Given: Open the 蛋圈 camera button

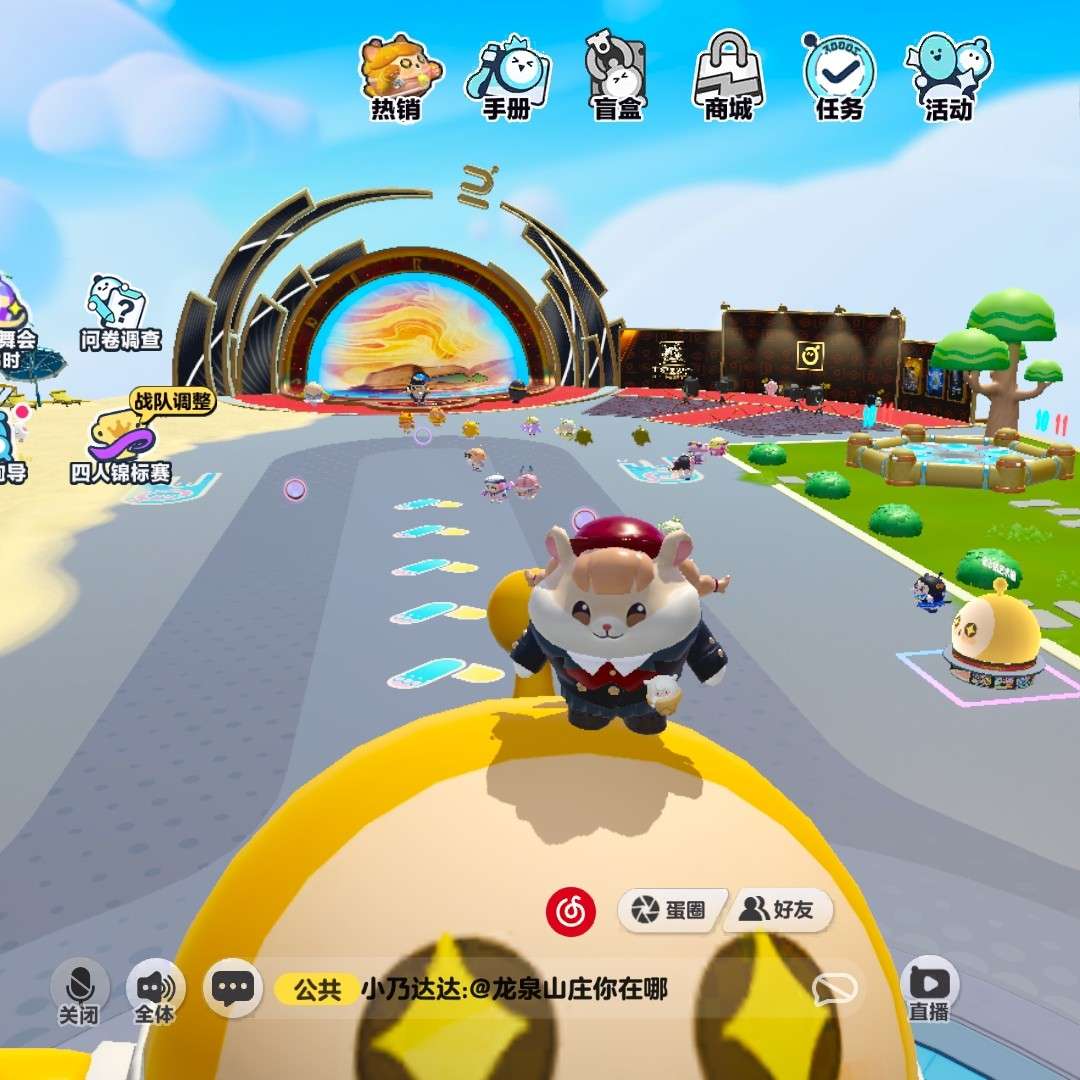Looking at the screenshot, I should (668, 909).
